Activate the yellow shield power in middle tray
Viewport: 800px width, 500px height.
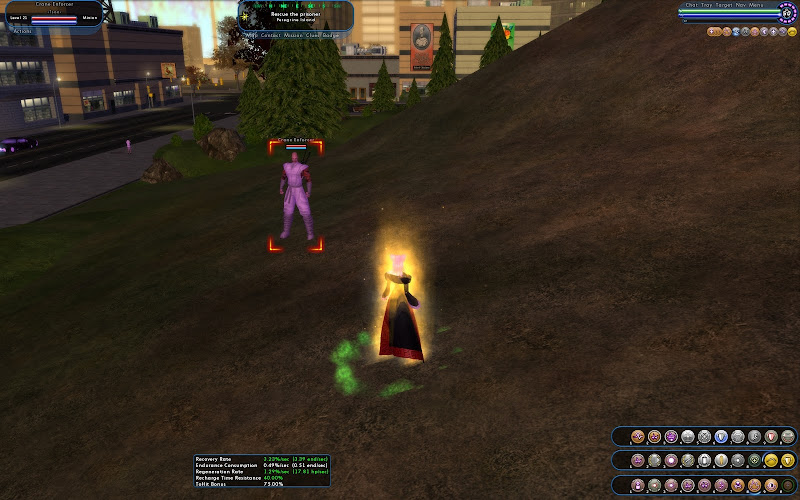point(788,461)
